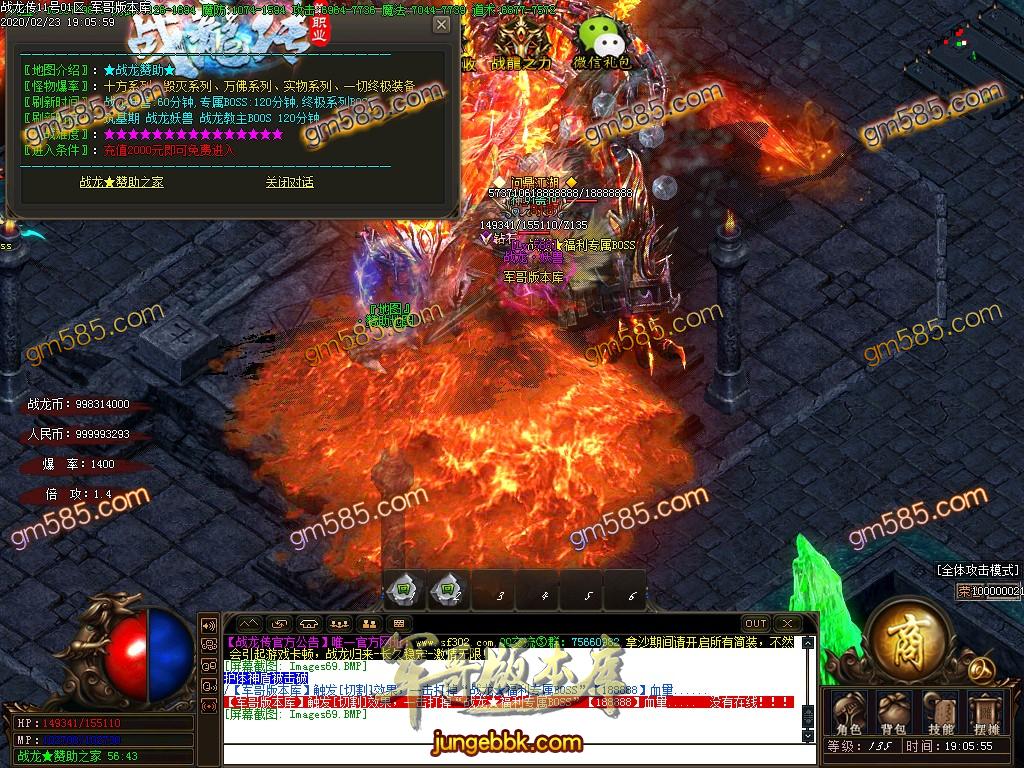
Task: Enter 战龙★赞助之家 via the dialog link
Action: click(121, 182)
